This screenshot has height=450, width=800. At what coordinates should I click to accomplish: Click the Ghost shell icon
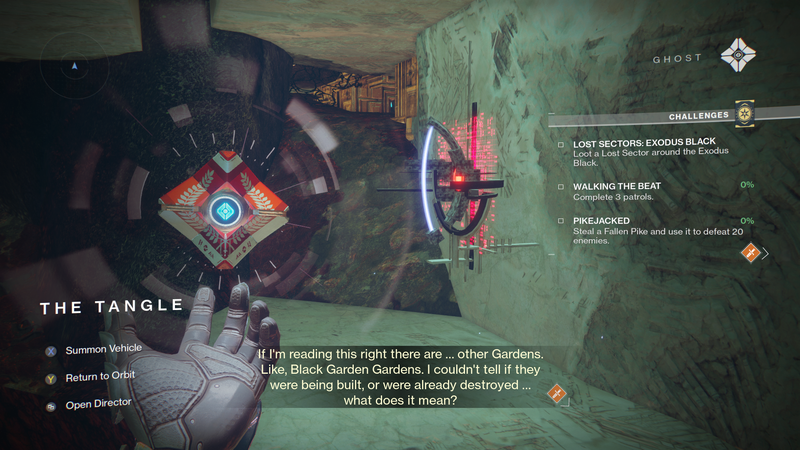coord(737,55)
